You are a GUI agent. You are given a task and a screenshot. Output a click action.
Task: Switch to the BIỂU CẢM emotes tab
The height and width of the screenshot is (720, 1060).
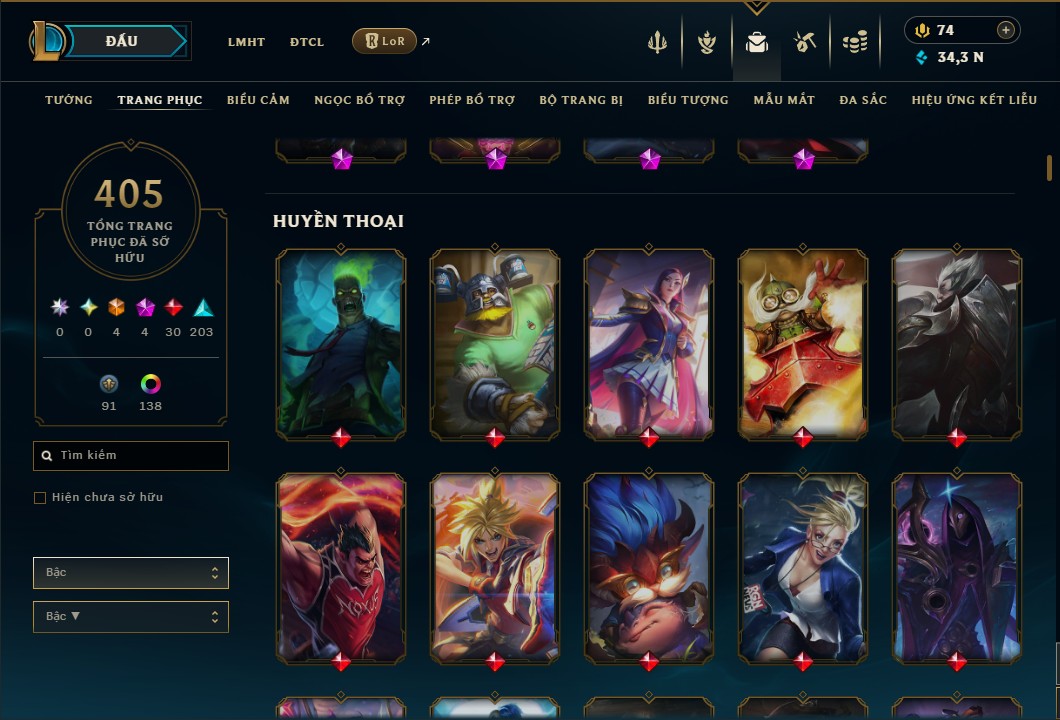click(x=258, y=100)
